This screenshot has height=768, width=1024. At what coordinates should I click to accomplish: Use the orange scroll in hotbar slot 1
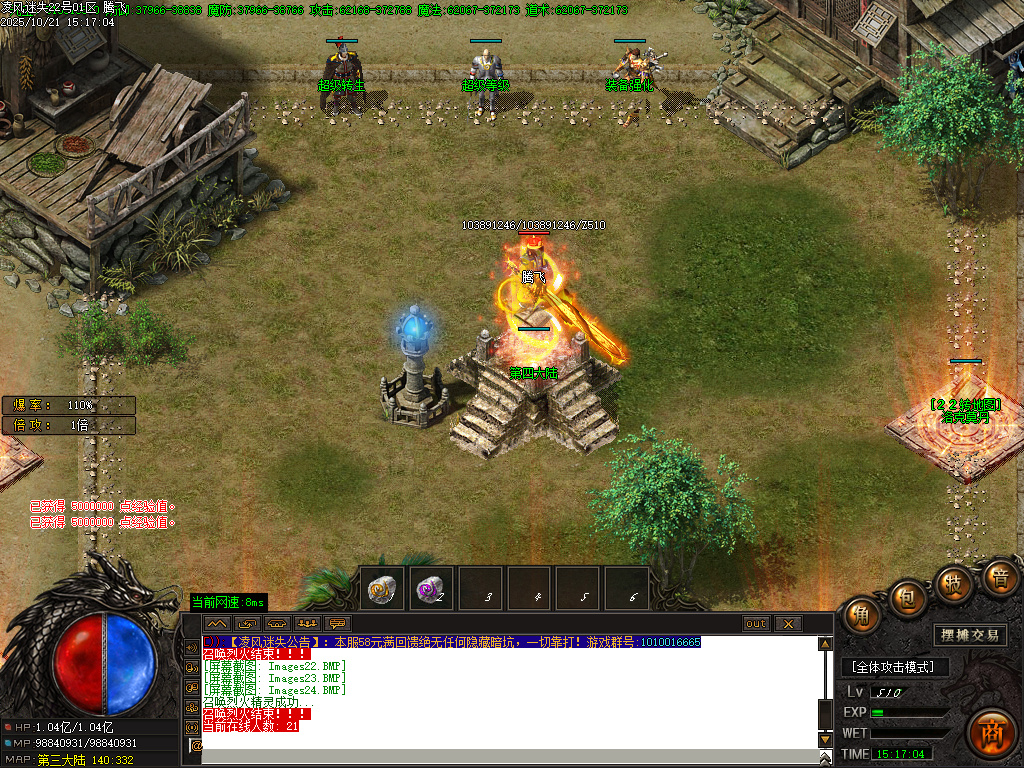point(383,589)
